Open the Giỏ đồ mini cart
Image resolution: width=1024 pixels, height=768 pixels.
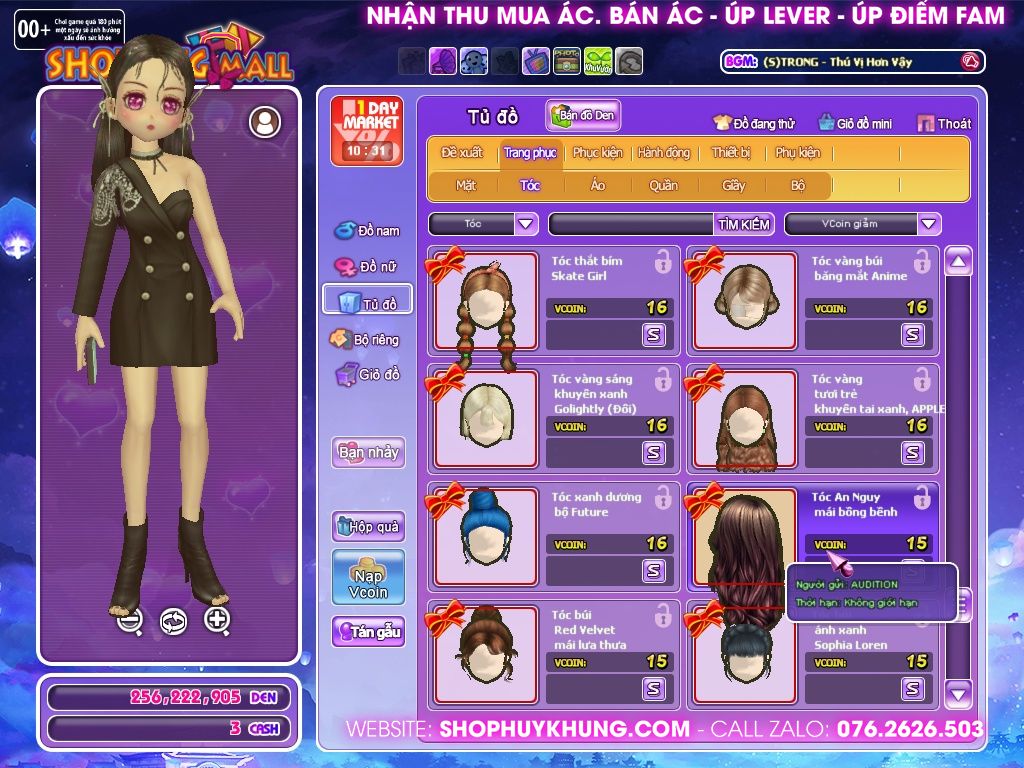coord(853,124)
